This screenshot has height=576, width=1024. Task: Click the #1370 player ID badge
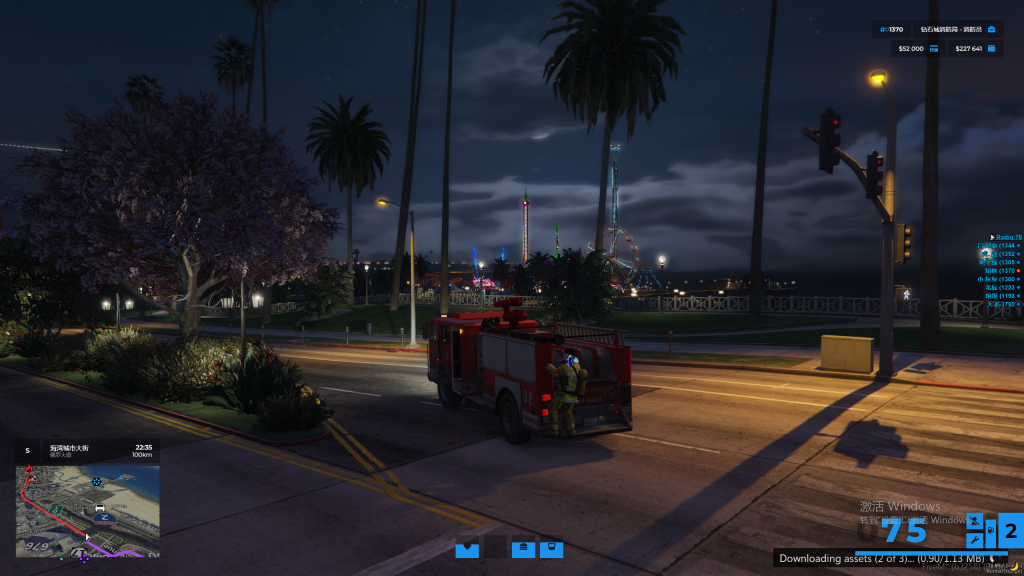pyautogui.click(x=888, y=29)
